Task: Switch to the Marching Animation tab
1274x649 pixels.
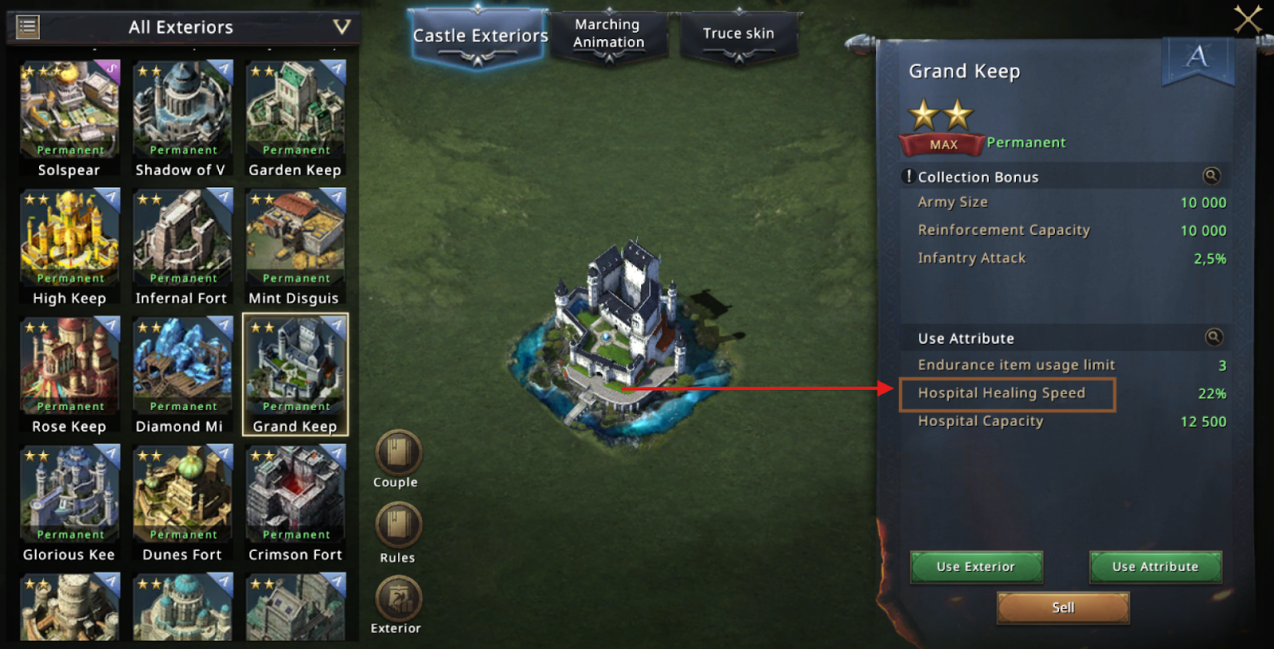Action: 608,35
